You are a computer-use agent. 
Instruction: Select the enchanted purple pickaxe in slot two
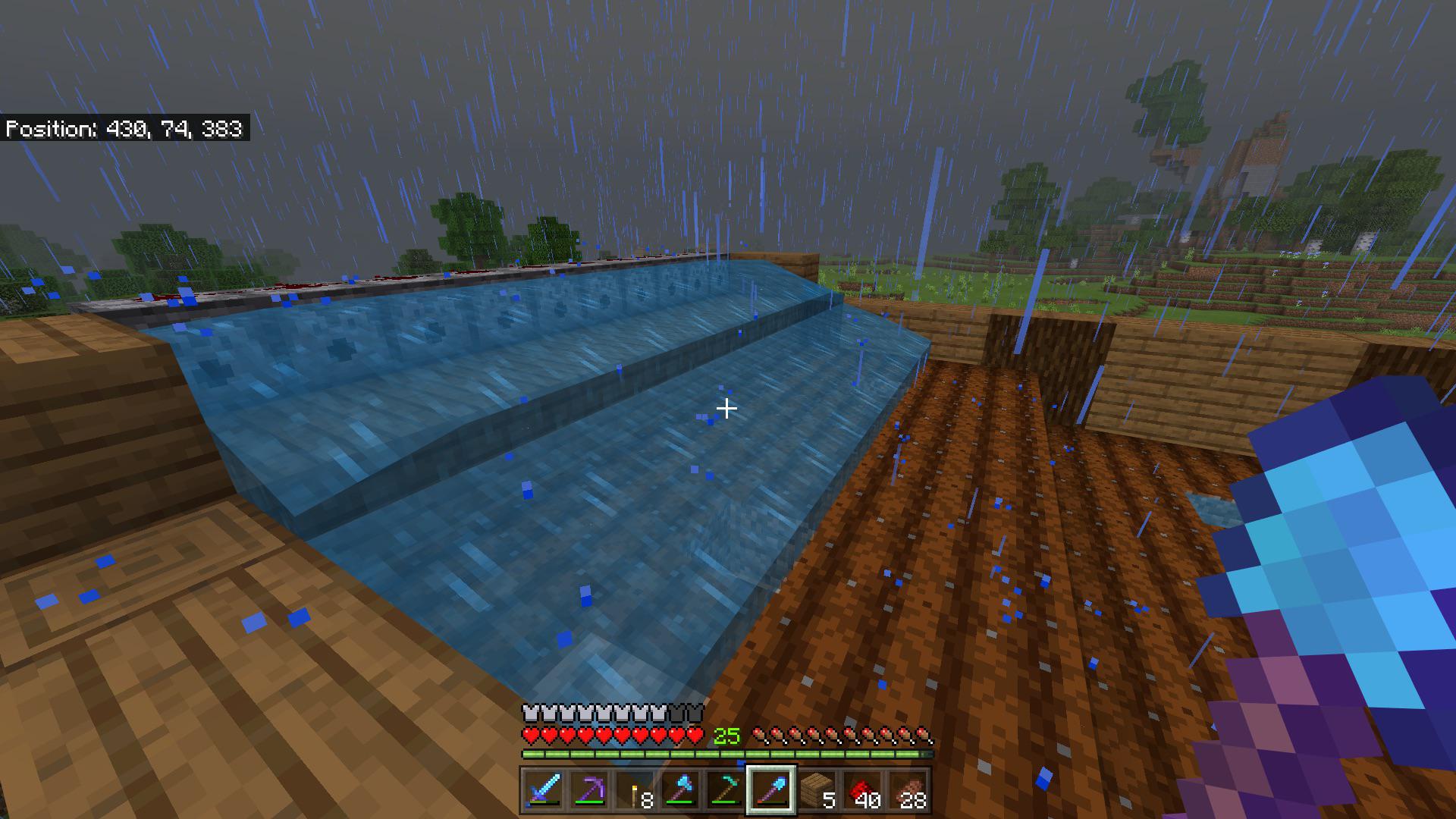point(591,790)
